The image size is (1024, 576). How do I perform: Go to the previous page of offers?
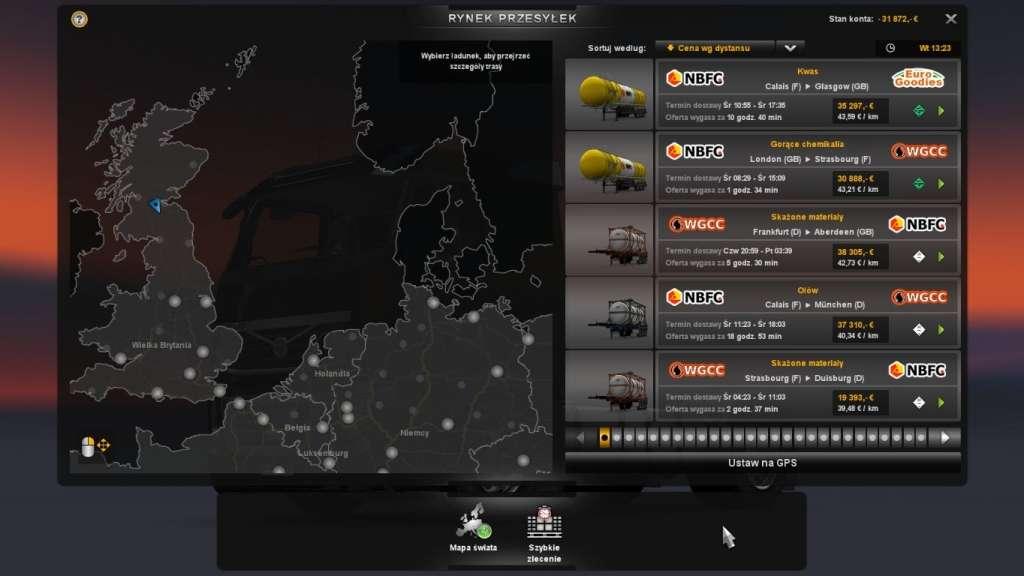point(580,437)
